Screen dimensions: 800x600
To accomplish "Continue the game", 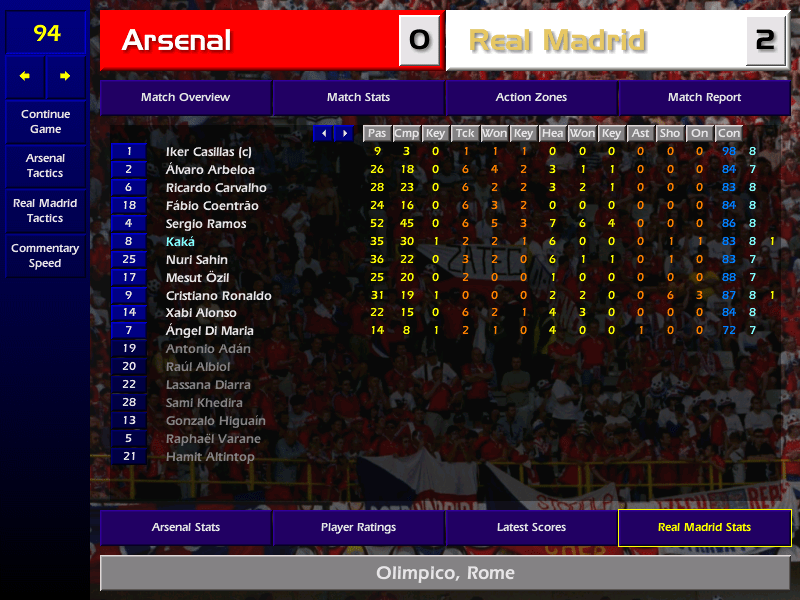I will (45, 121).
